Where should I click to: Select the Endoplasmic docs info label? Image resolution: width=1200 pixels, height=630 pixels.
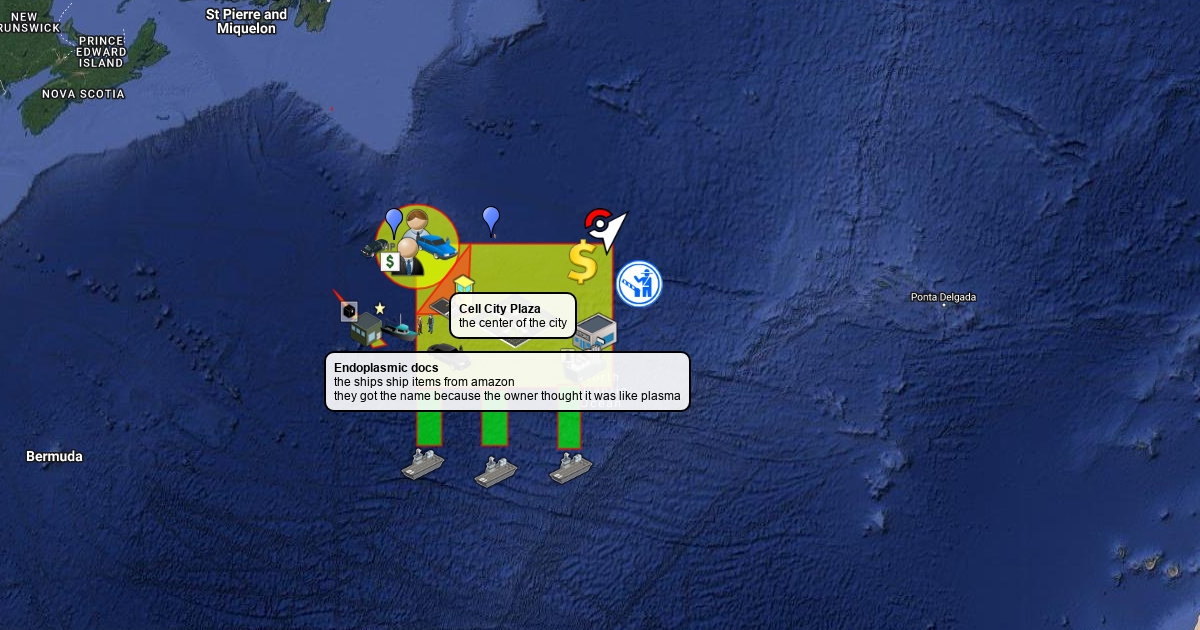[x=507, y=381]
